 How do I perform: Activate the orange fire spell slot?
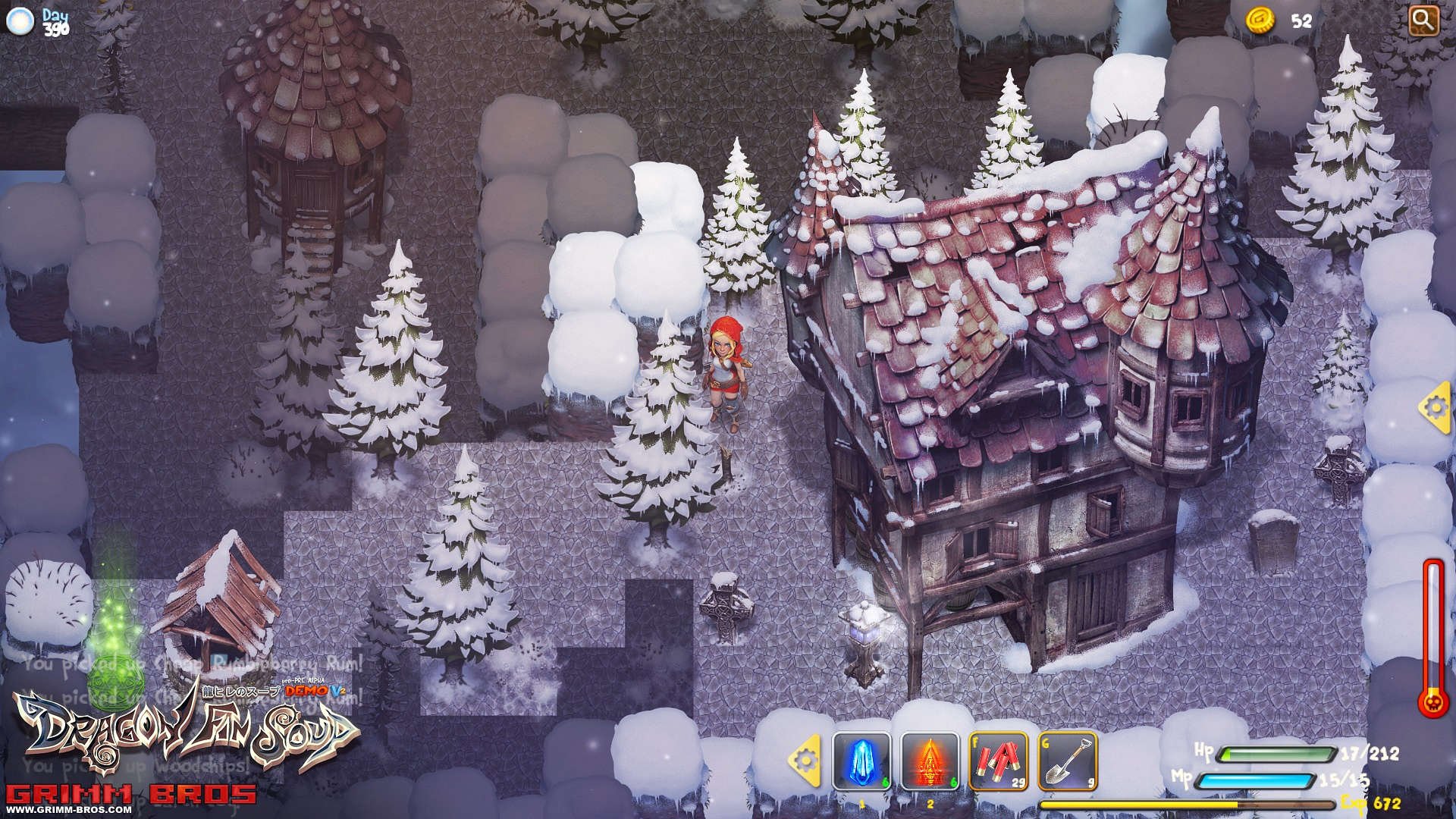[x=930, y=761]
